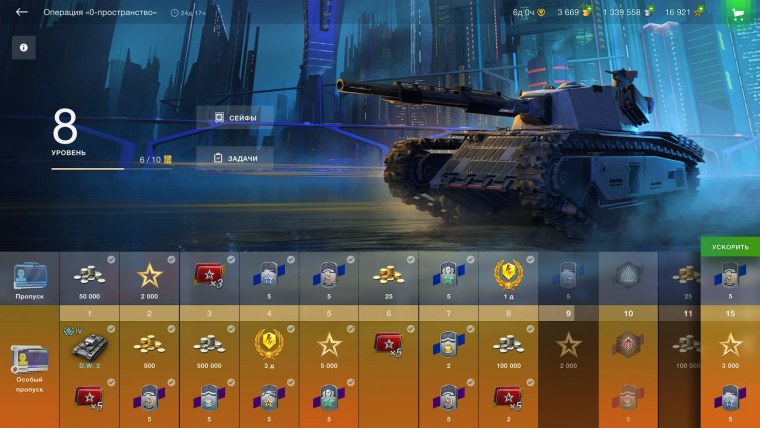Viewport: 760px width, 428px height.
Task: Open the info button
Action: point(23,47)
